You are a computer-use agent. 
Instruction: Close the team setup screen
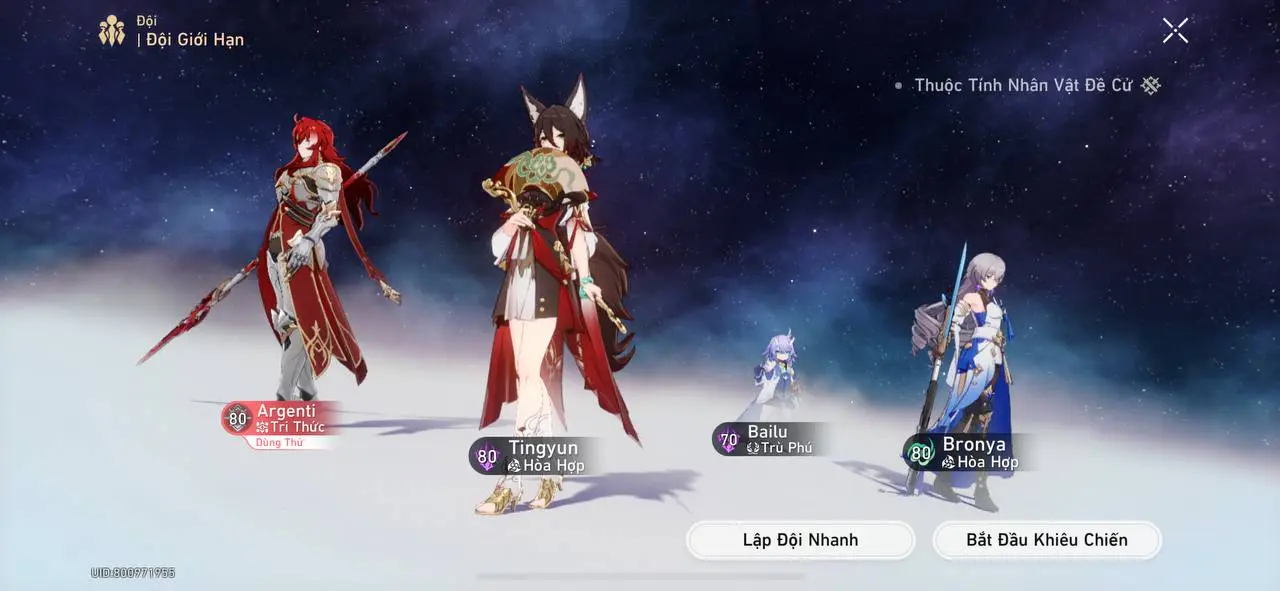[1175, 30]
